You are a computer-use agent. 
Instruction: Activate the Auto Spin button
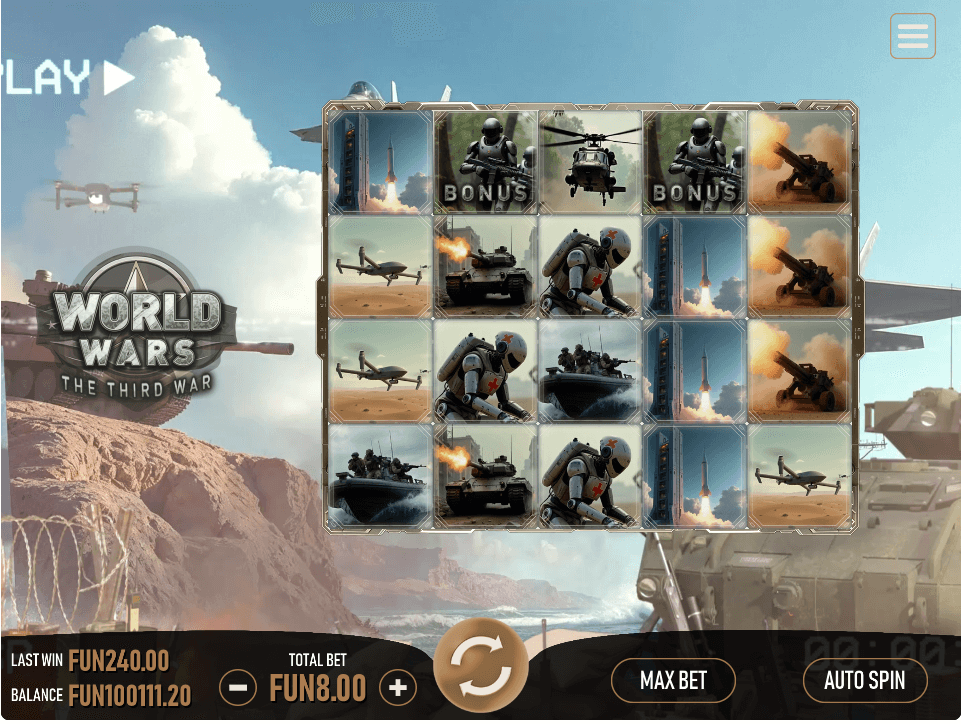pos(864,681)
